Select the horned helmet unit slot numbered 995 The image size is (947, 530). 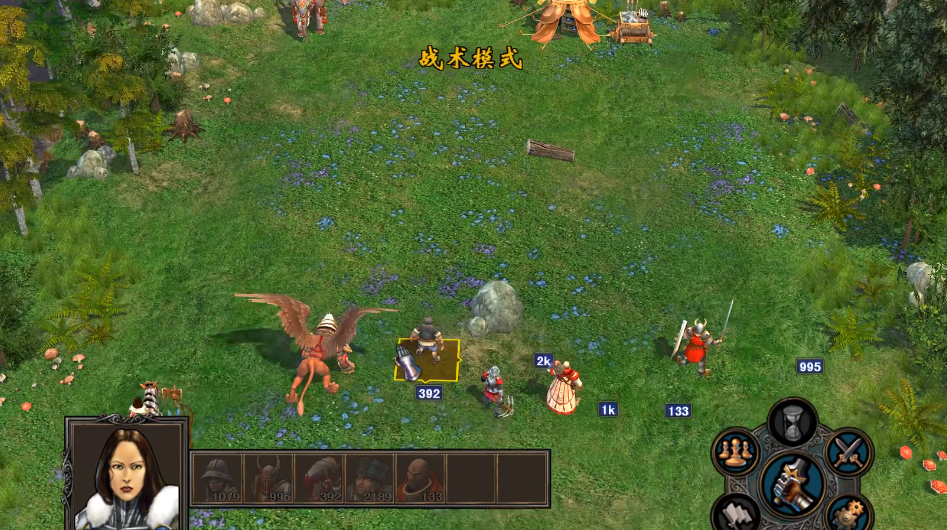click(267, 478)
